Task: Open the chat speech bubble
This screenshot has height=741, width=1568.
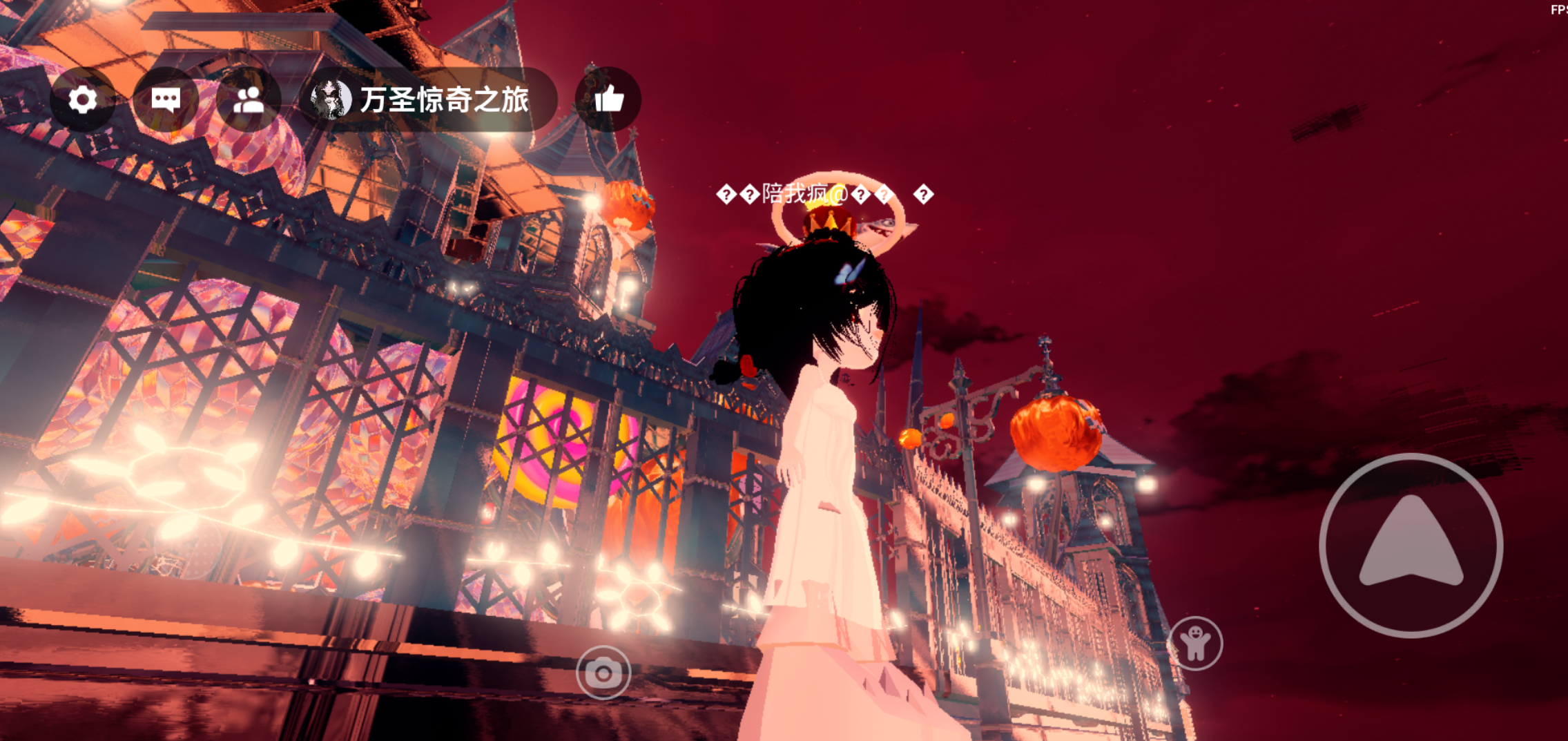Action: 166,100
